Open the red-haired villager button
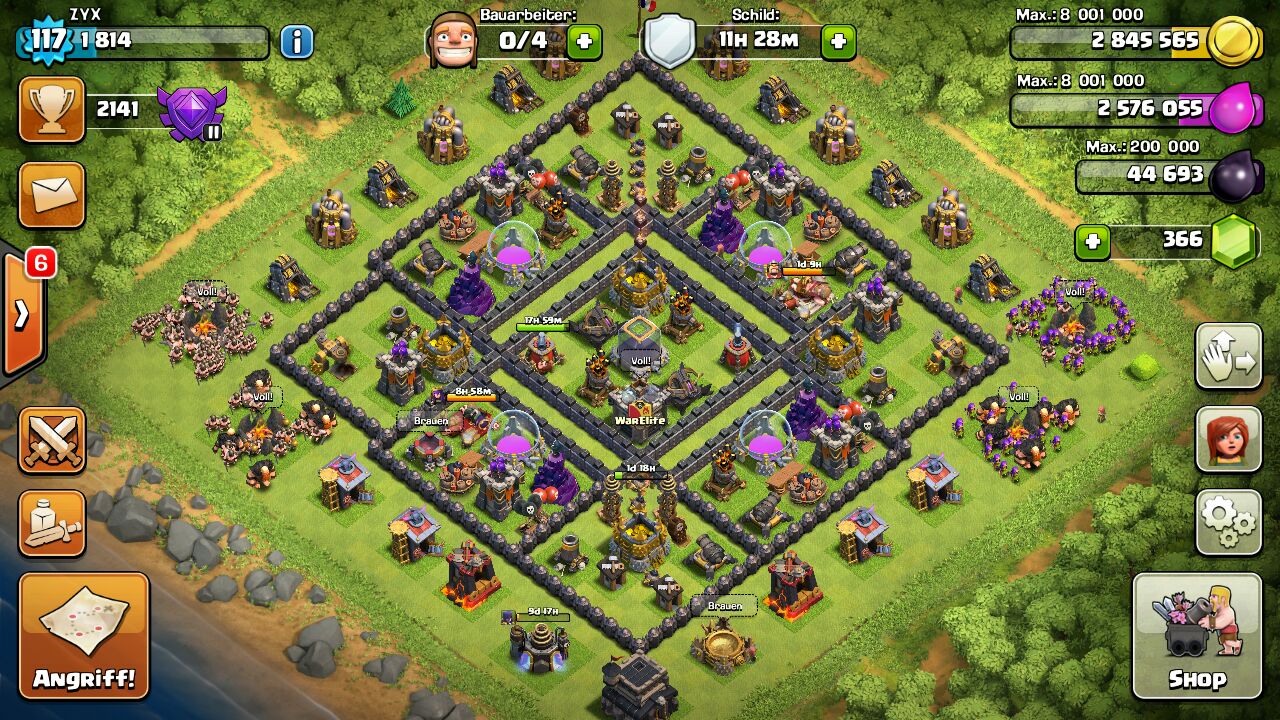This screenshot has width=1280, height=720. pos(1228,439)
